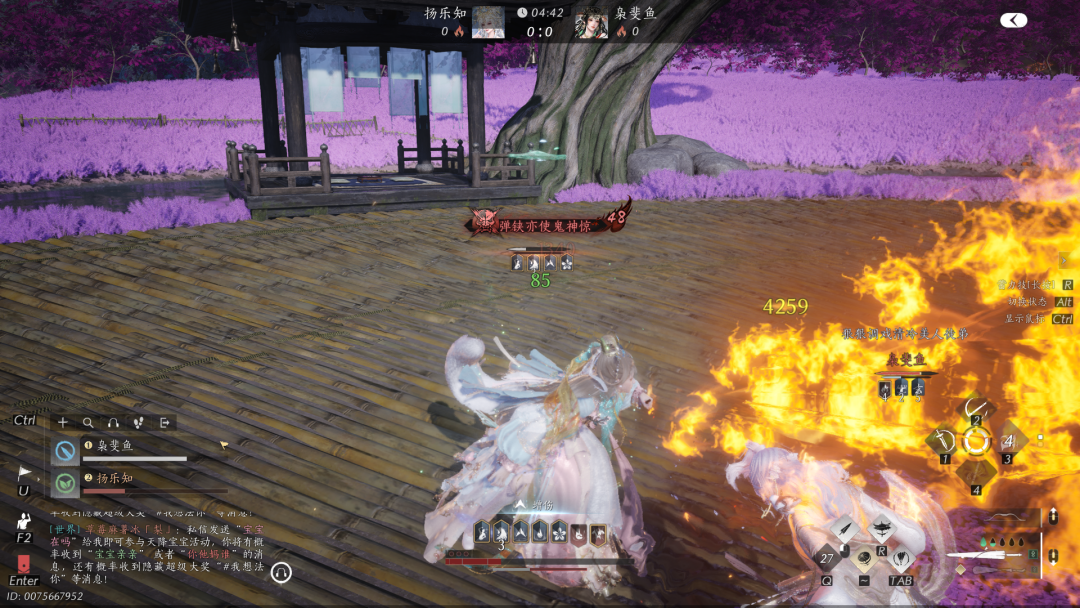Image resolution: width=1080 pixels, height=608 pixels.
Task: Select team member 扬乐知 row
Action: click(x=130, y=483)
